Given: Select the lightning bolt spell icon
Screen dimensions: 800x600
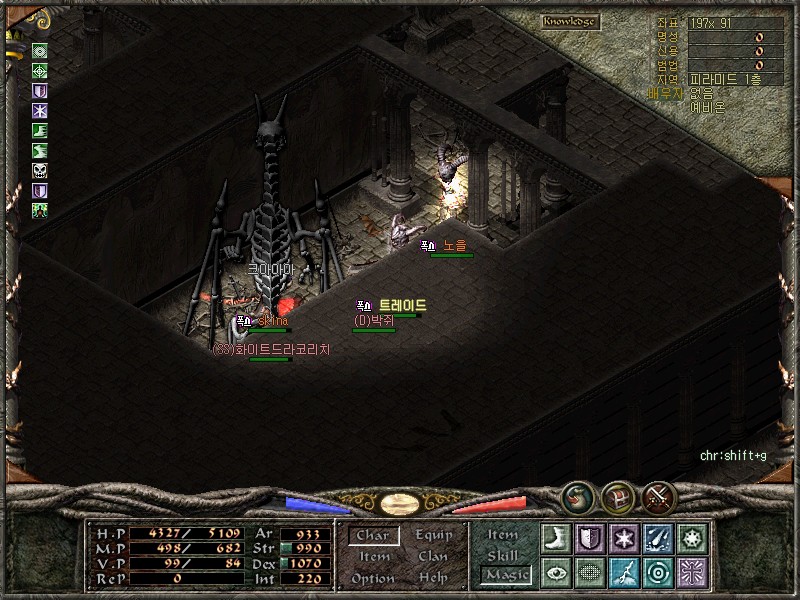Looking at the screenshot, I should coord(623,573).
